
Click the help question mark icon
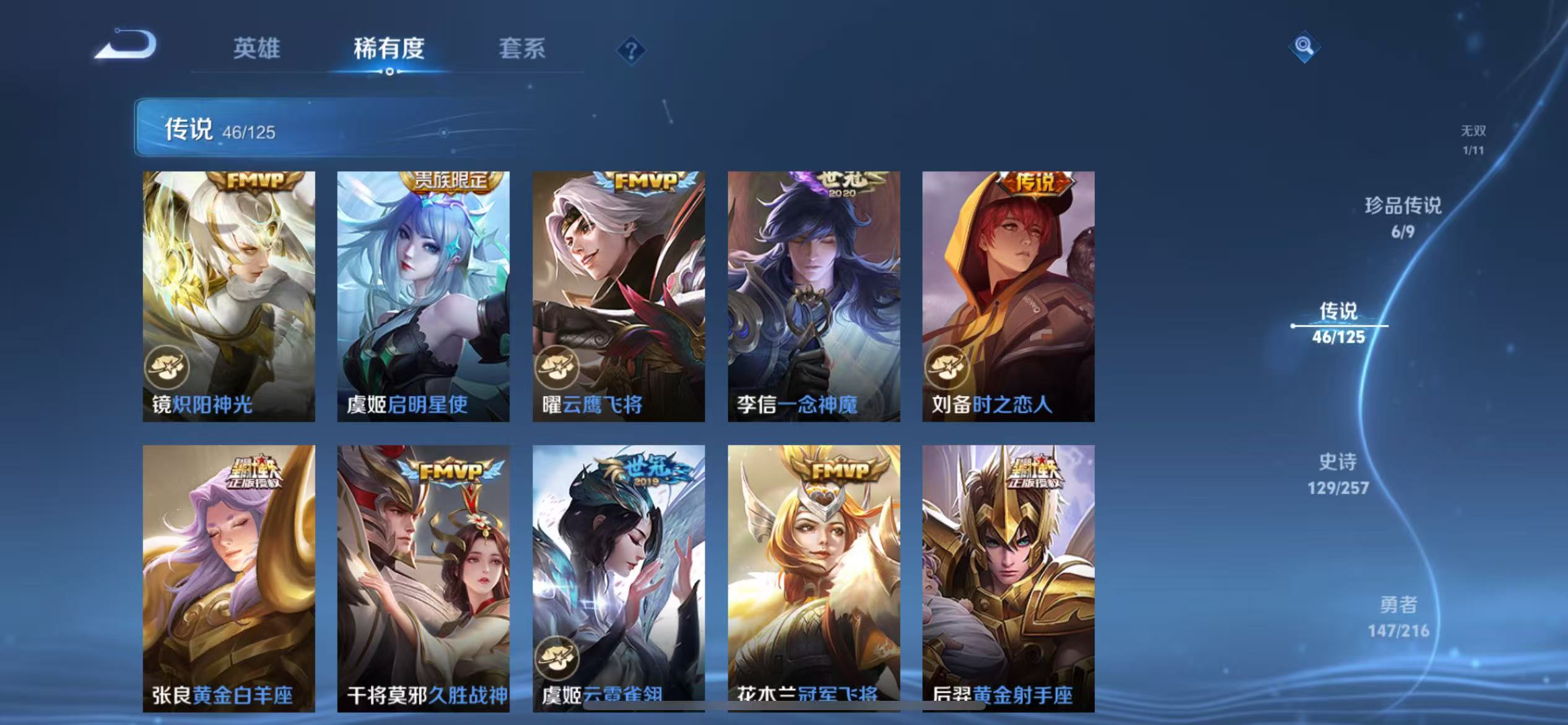[632, 51]
